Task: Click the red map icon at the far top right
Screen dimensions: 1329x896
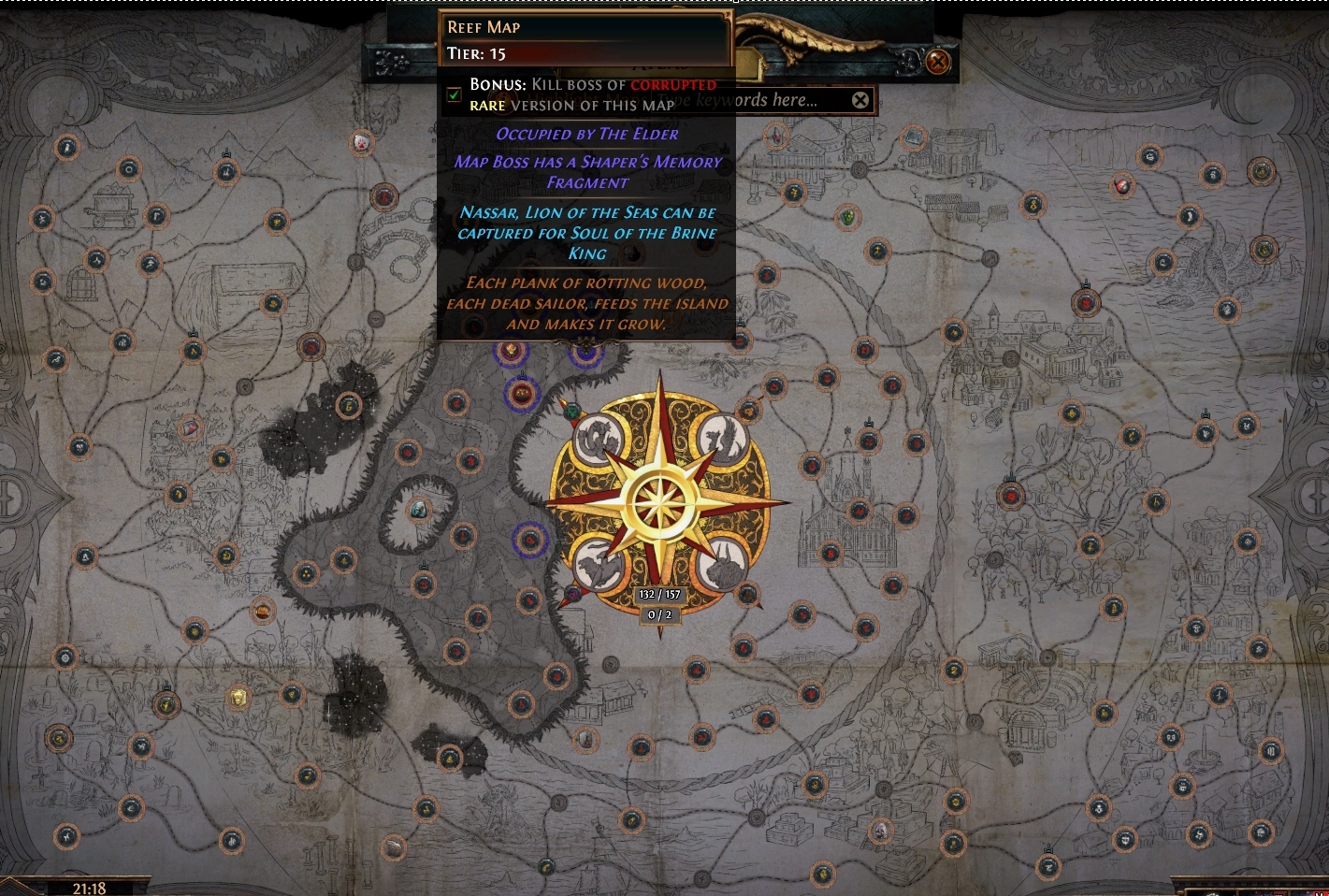Action: [1121, 187]
